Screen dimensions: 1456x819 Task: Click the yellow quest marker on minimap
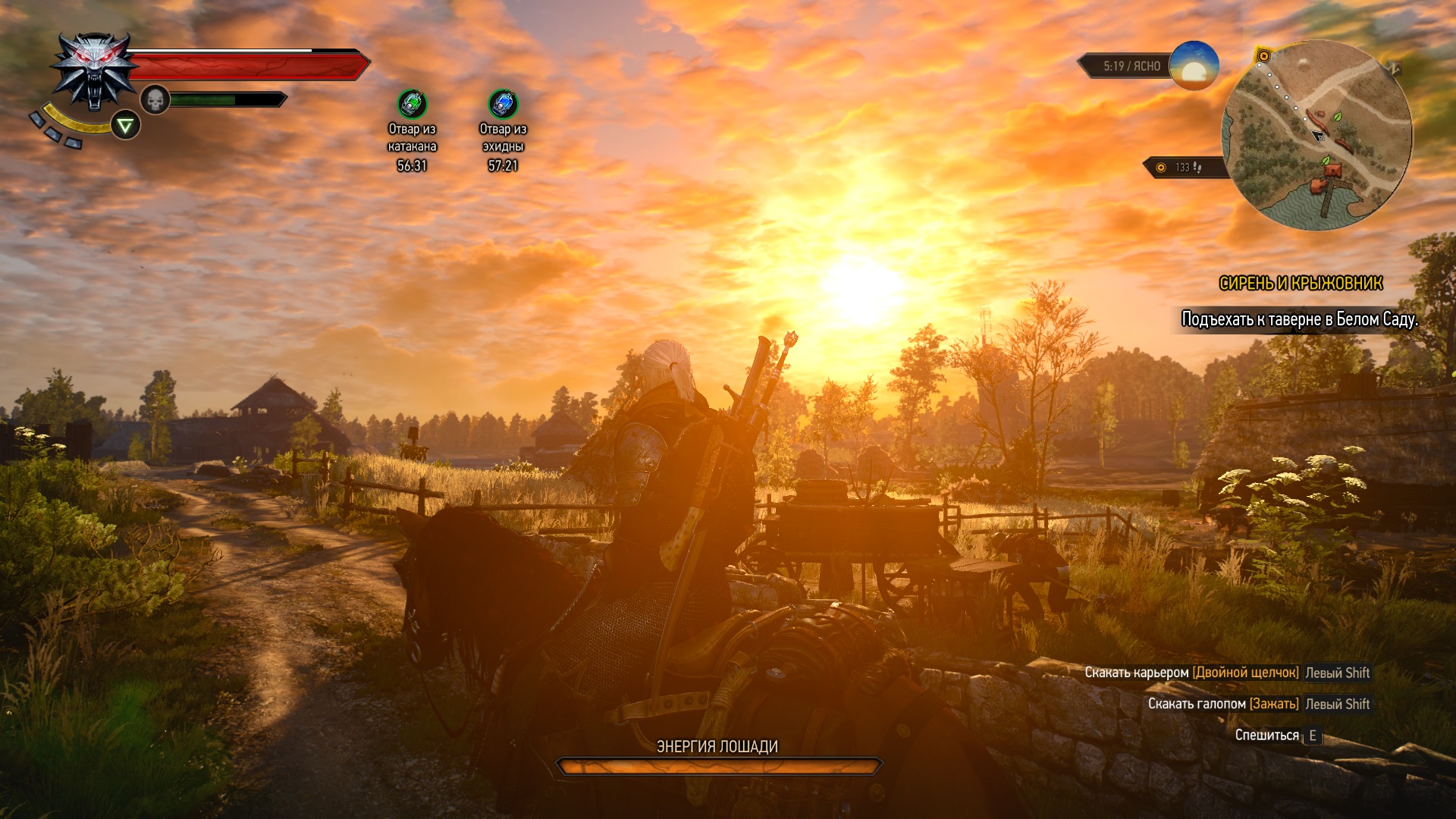tap(1263, 56)
